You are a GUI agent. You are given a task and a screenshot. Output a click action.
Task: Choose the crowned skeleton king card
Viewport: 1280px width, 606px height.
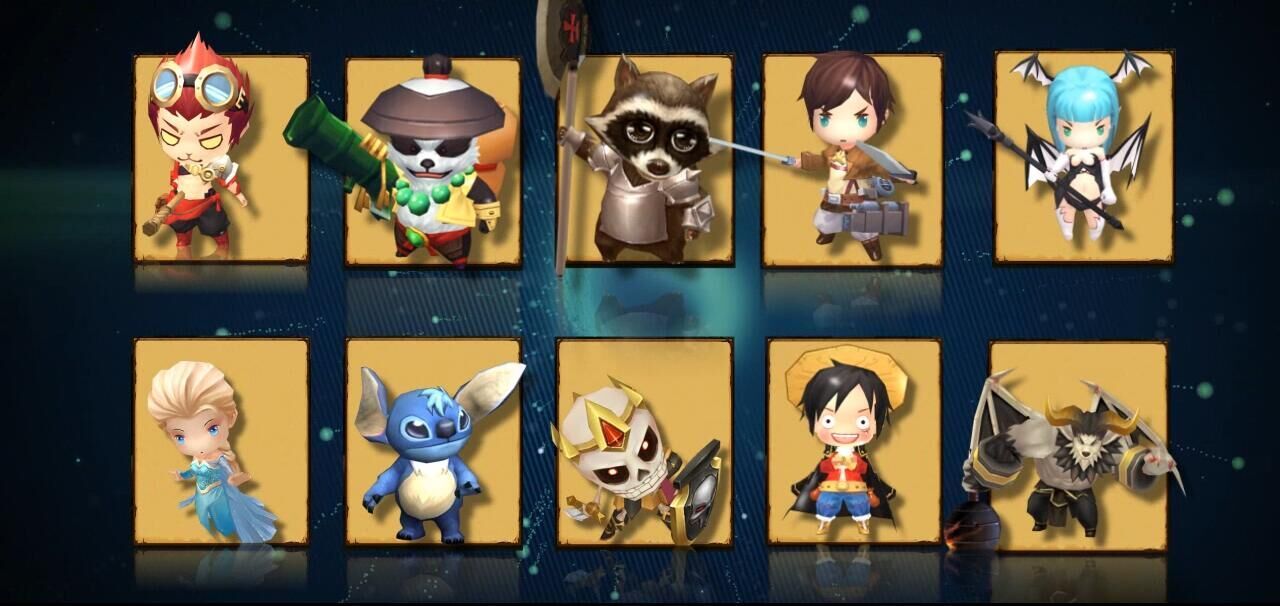[645, 442]
